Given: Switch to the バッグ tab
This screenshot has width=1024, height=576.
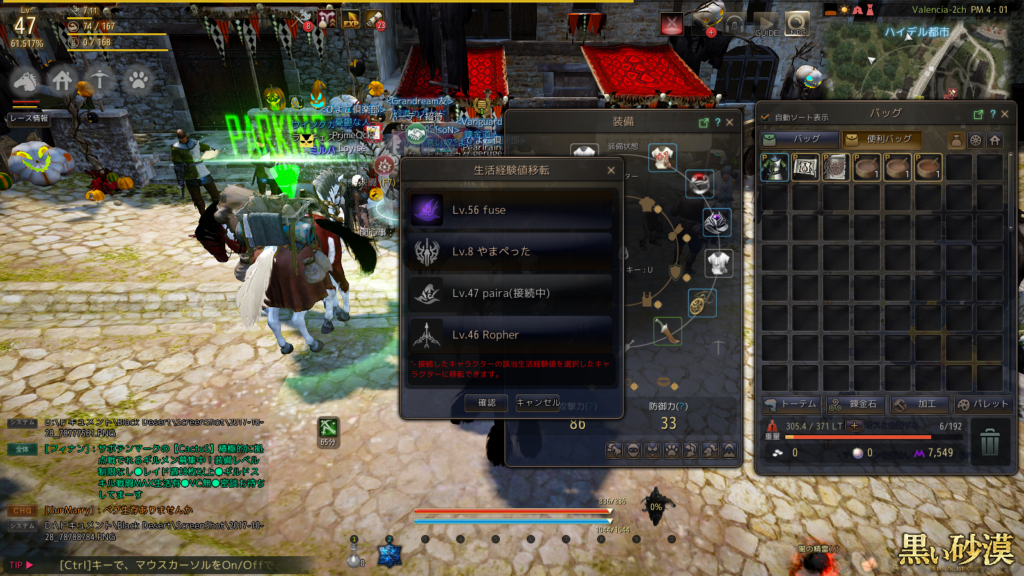Looking at the screenshot, I should [799, 140].
